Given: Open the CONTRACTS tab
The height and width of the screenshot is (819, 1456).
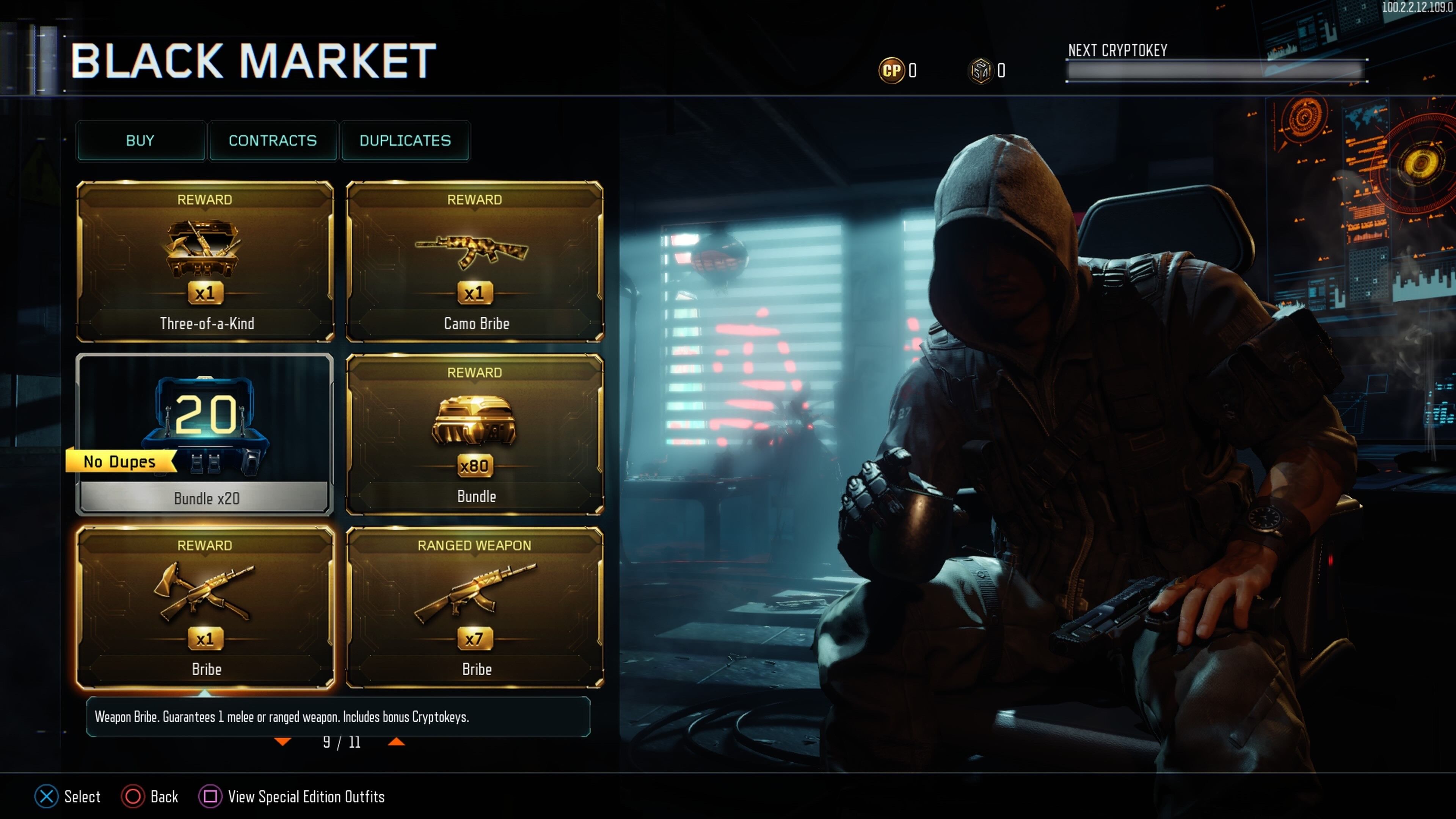Looking at the screenshot, I should [x=273, y=141].
